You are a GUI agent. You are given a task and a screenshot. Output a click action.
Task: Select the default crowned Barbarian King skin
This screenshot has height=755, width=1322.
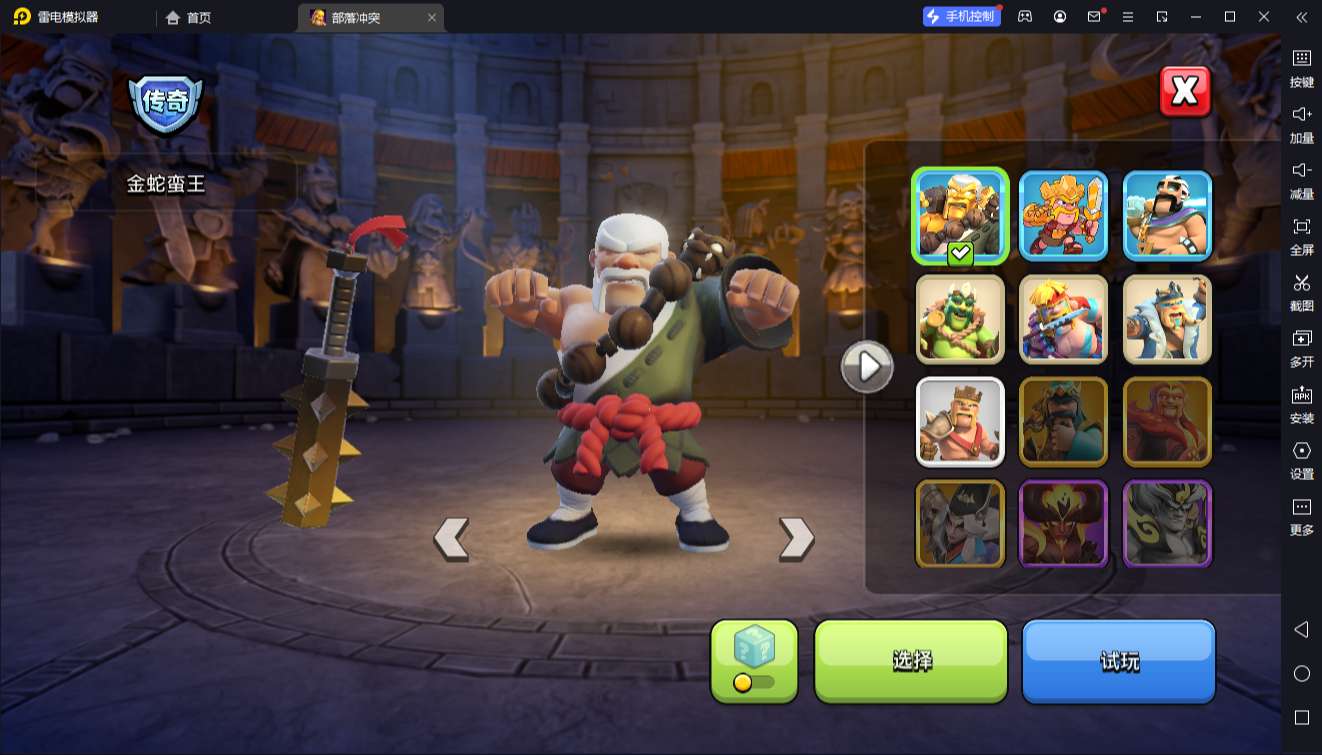[x=960, y=421]
